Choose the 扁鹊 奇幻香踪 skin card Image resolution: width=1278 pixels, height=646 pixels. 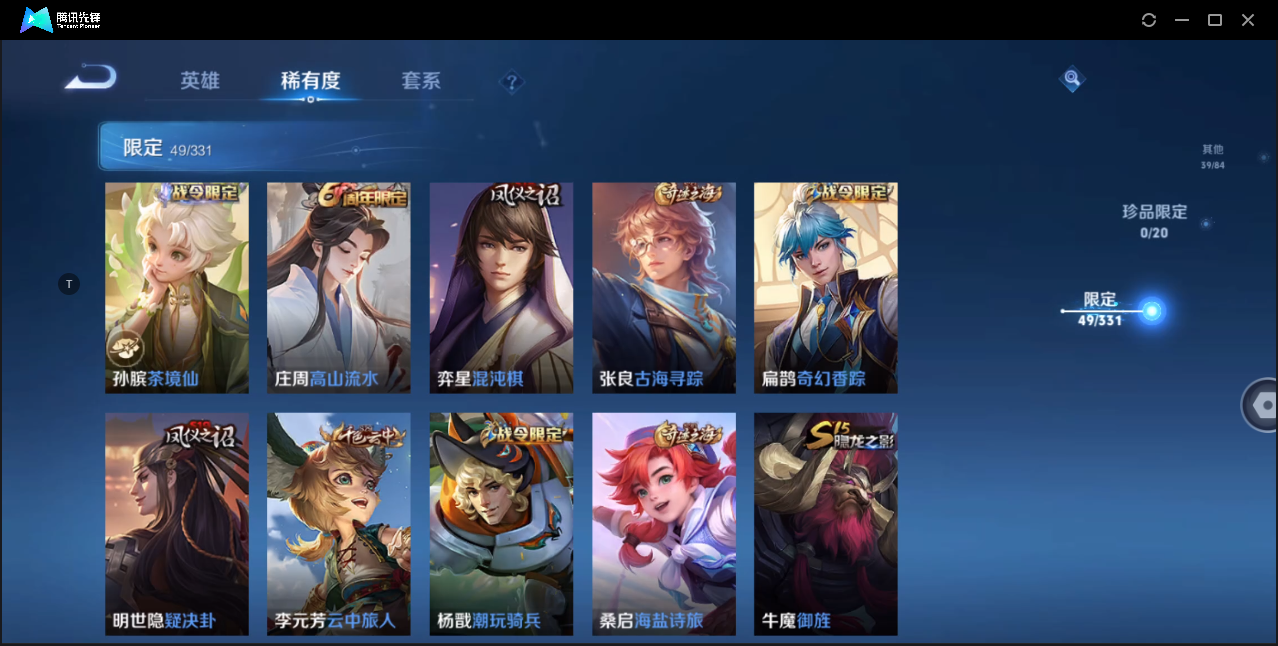[826, 288]
